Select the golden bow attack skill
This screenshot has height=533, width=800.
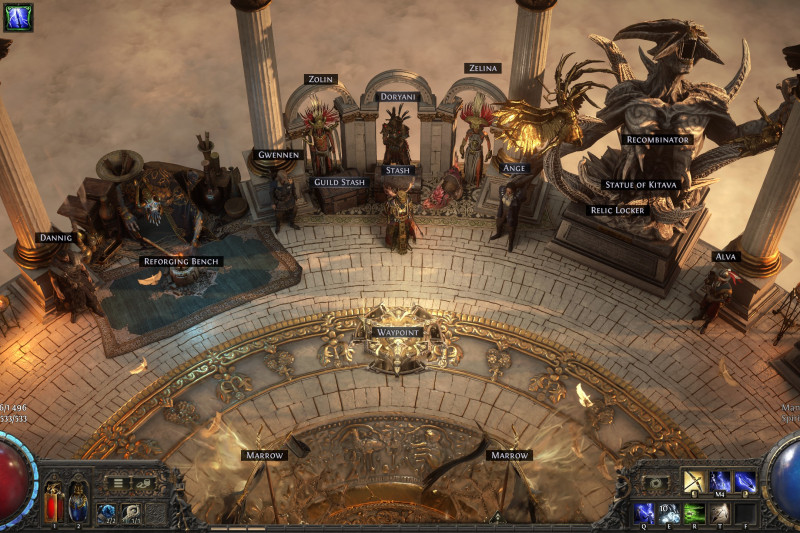pos(694,482)
